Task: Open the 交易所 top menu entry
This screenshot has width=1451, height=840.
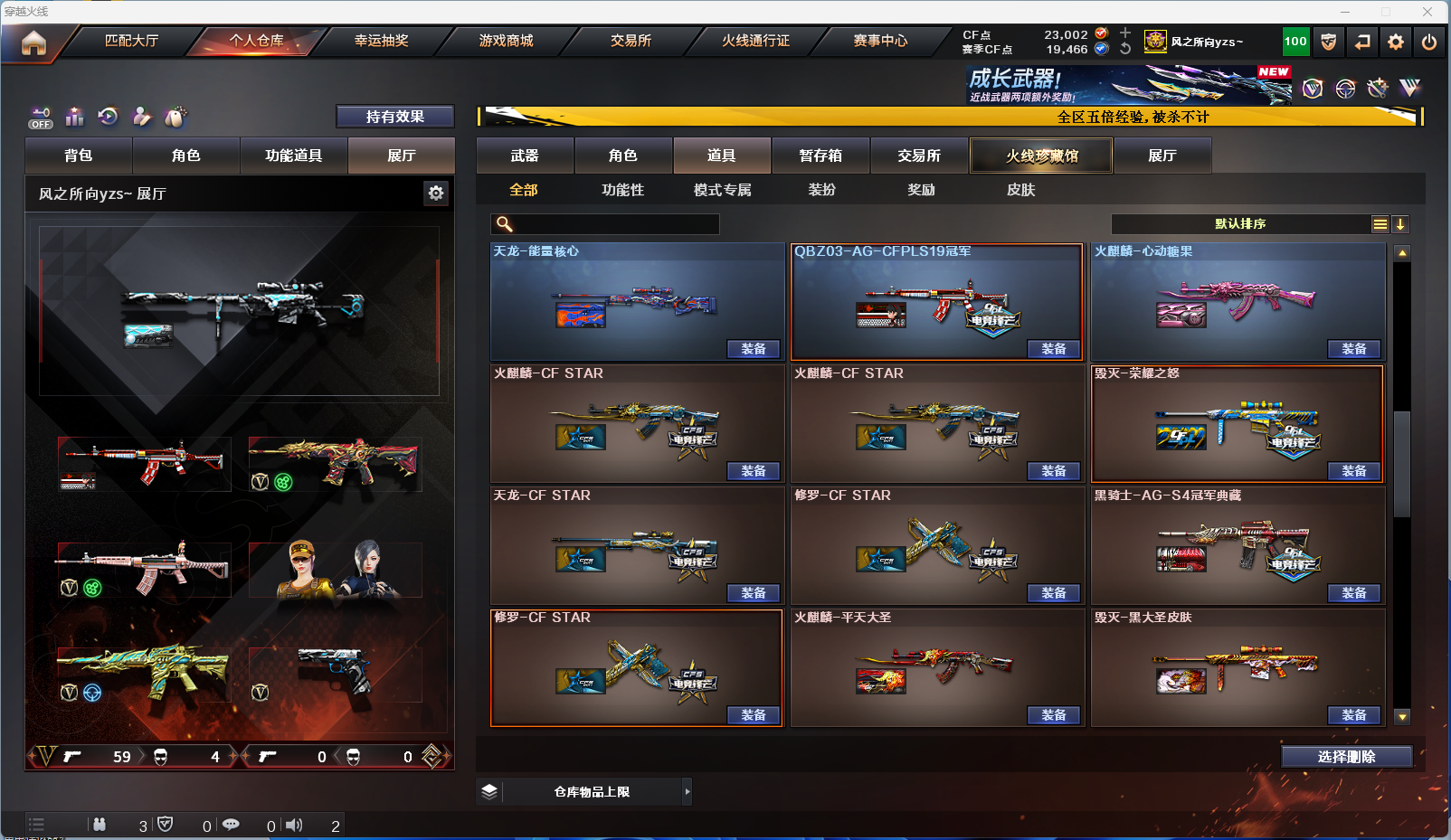Action: pyautogui.click(x=631, y=41)
